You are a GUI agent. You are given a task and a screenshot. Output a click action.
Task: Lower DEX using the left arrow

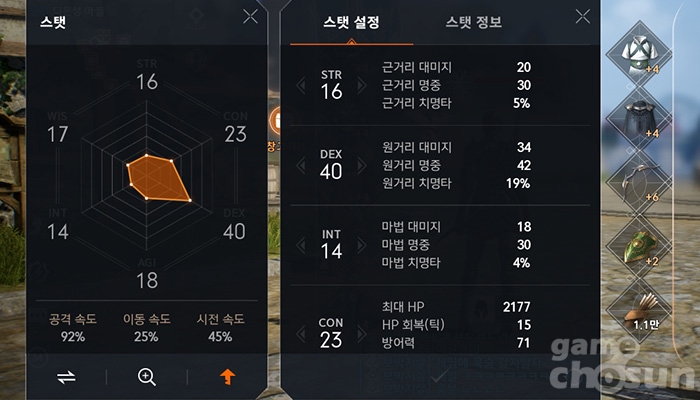pyautogui.click(x=301, y=166)
